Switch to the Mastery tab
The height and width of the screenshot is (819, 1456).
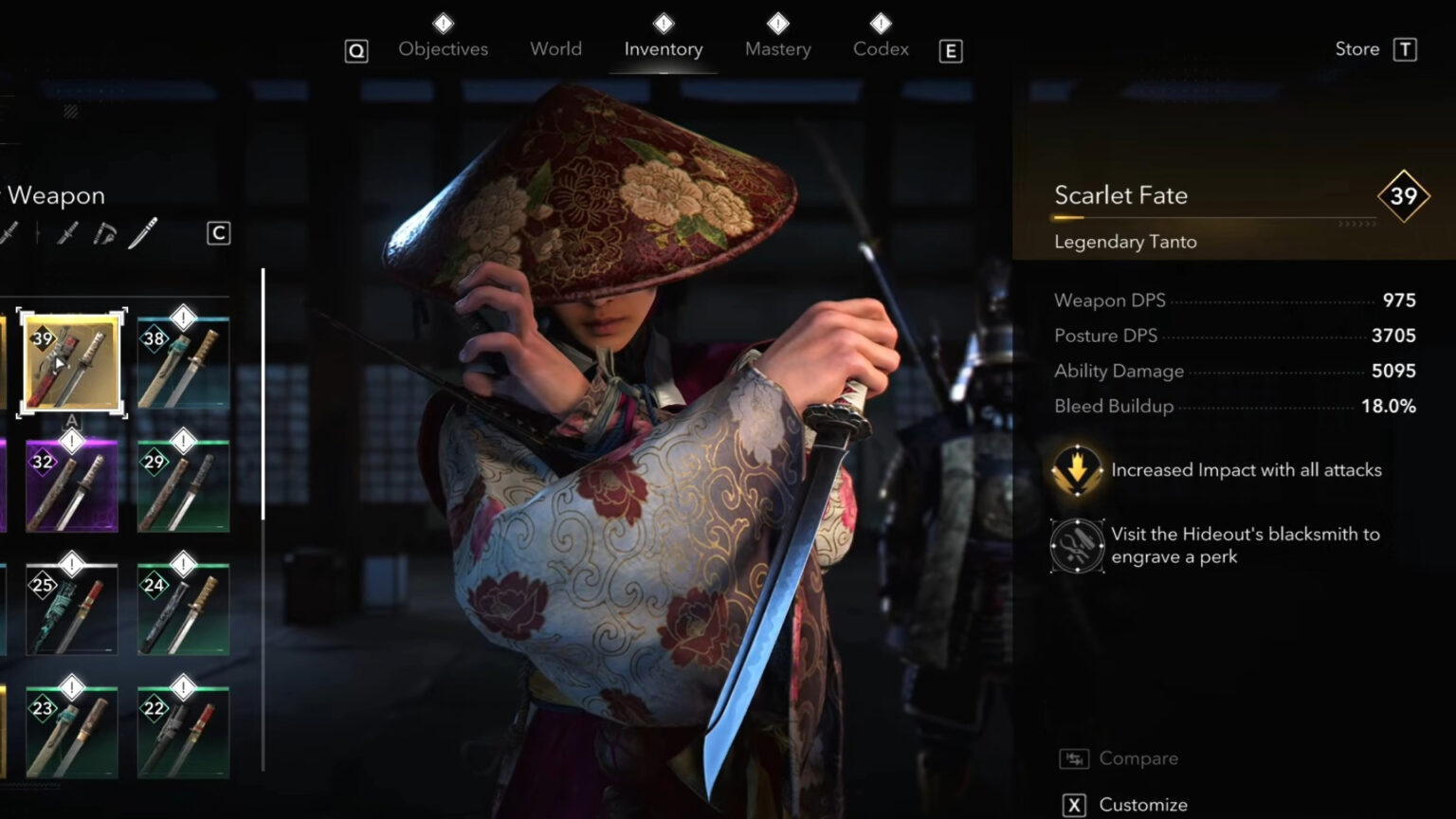(x=777, y=48)
